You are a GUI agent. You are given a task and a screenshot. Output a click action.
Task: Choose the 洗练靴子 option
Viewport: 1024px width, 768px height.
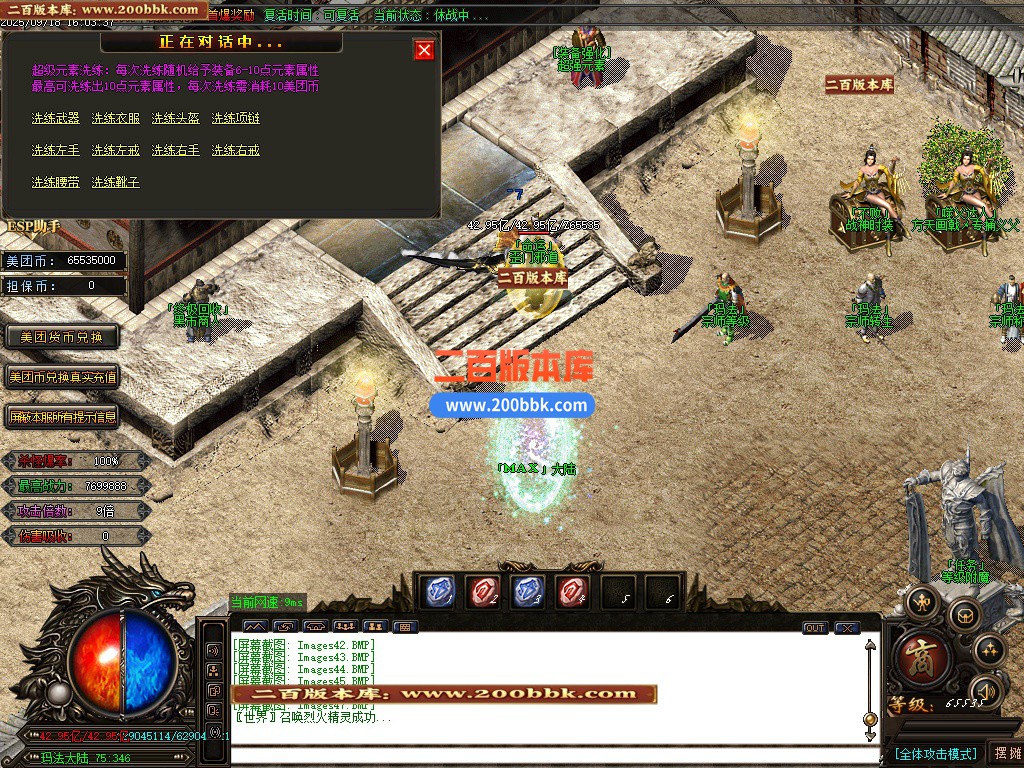point(116,182)
